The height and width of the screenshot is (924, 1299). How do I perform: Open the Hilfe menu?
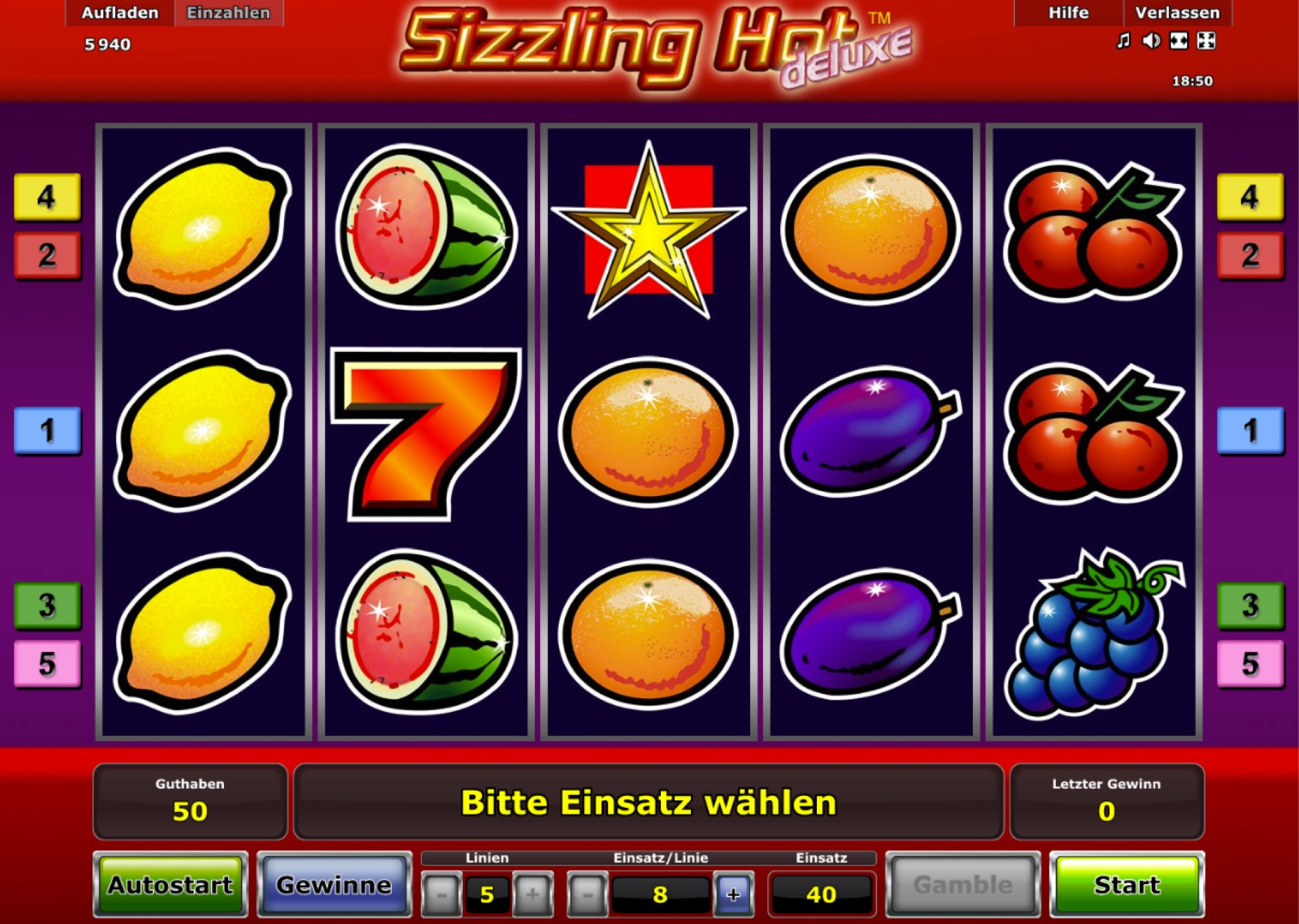(x=1068, y=13)
